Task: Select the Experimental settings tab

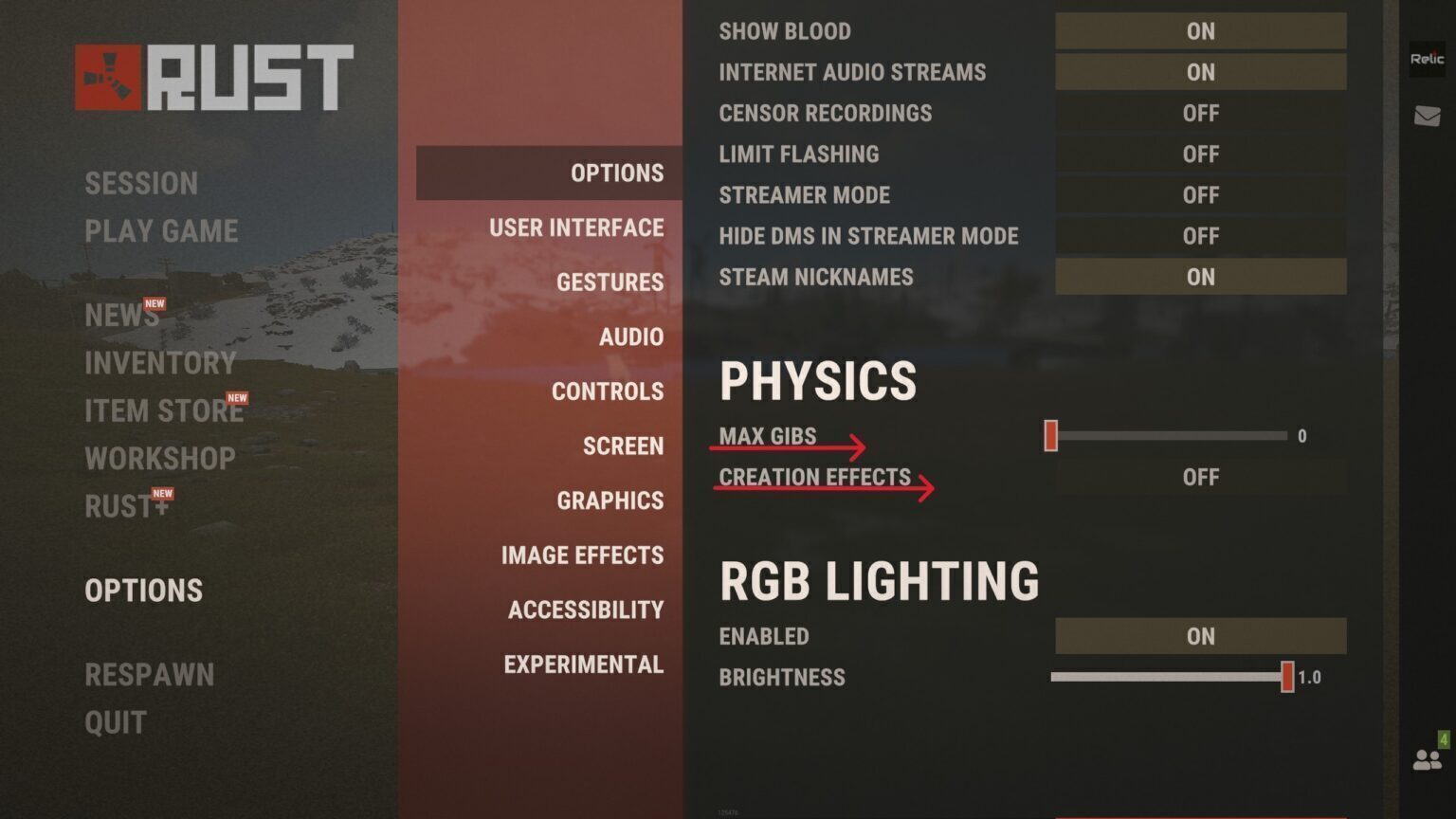Action: coord(583,664)
